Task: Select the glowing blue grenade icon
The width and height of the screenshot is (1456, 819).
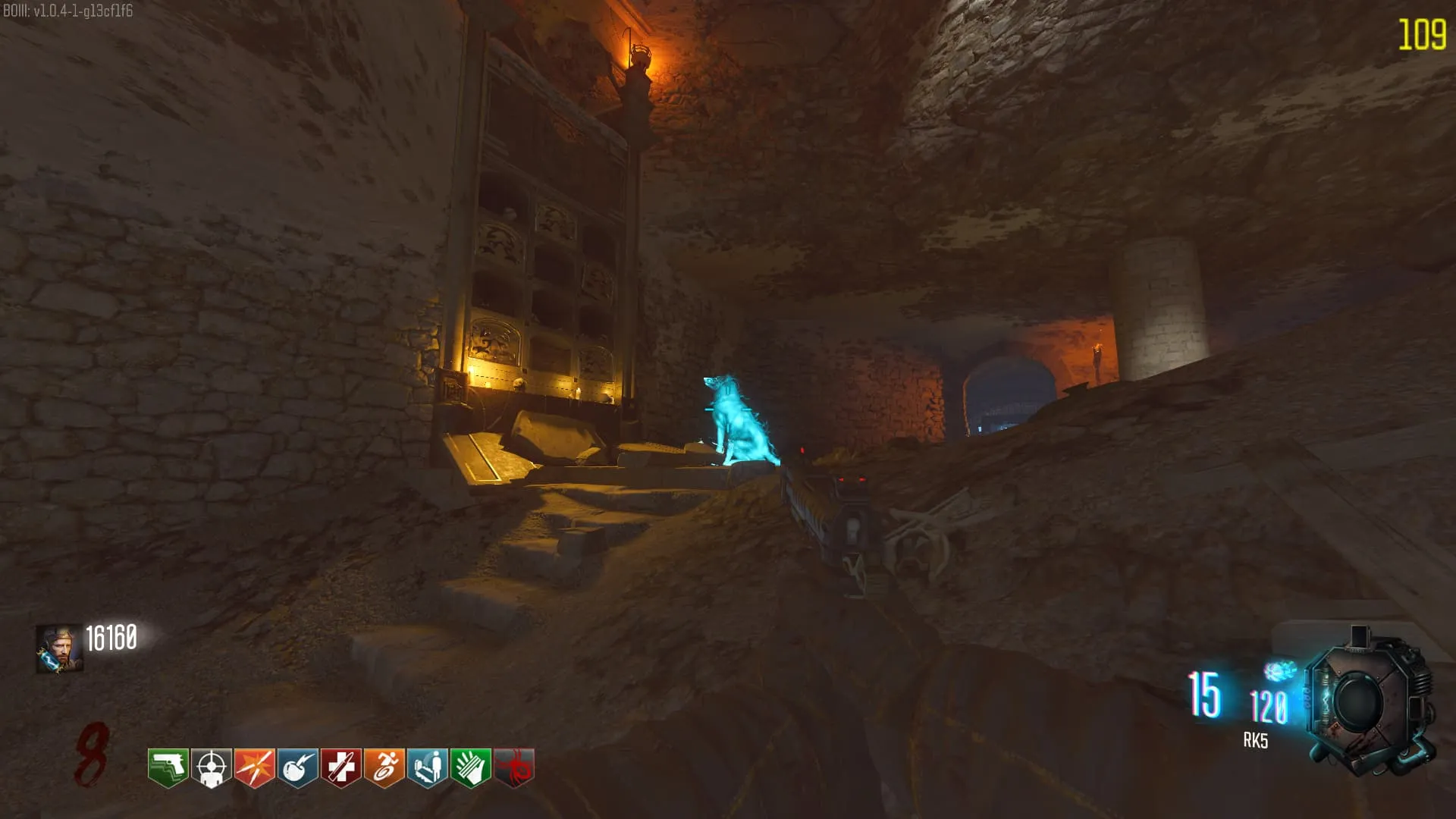Action: (x=1279, y=671)
